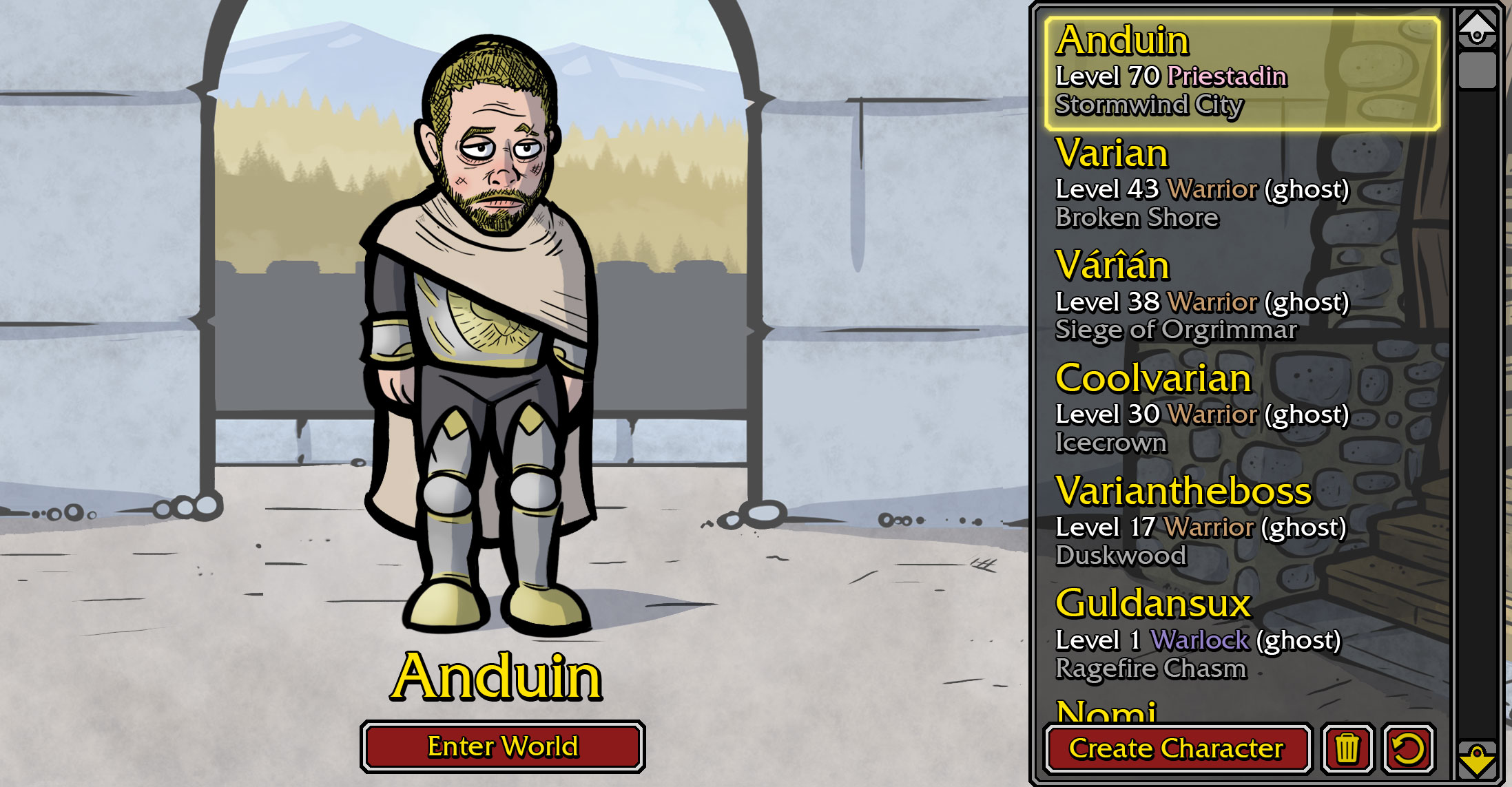
Task: Click the circular arrow restore button
Action: point(1409,748)
